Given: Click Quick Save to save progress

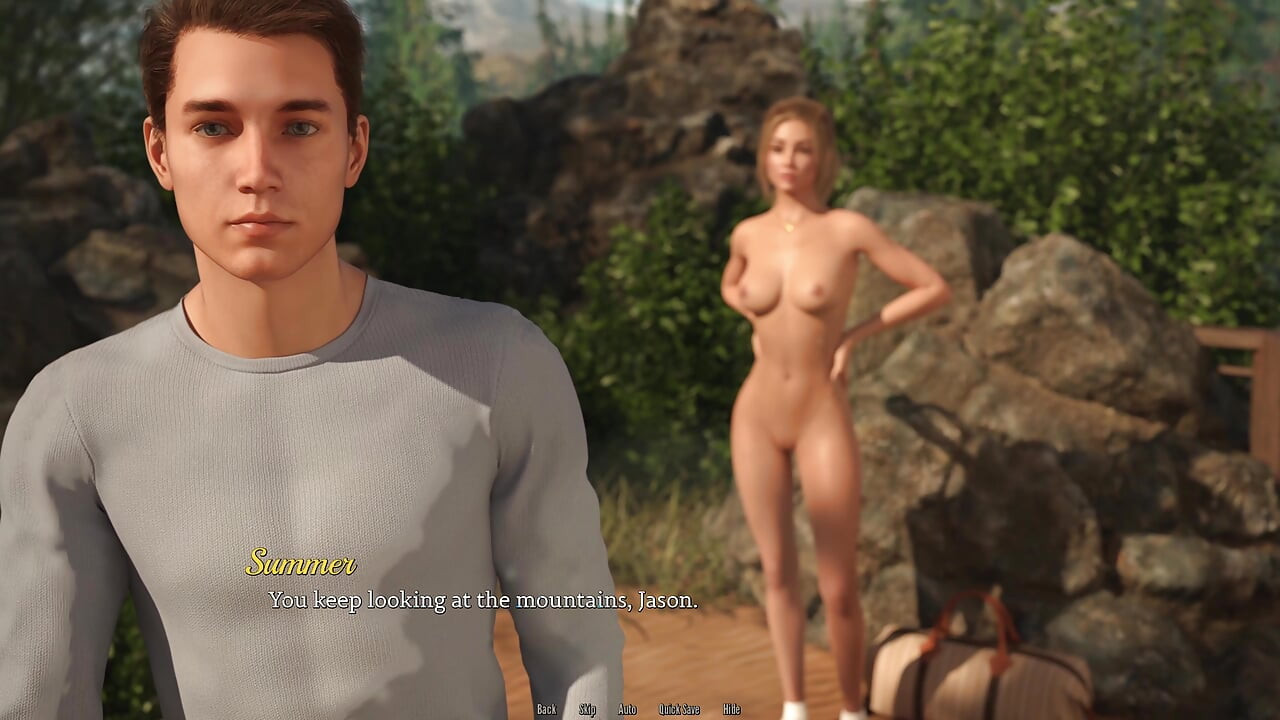Looking at the screenshot, I should click(x=677, y=708).
